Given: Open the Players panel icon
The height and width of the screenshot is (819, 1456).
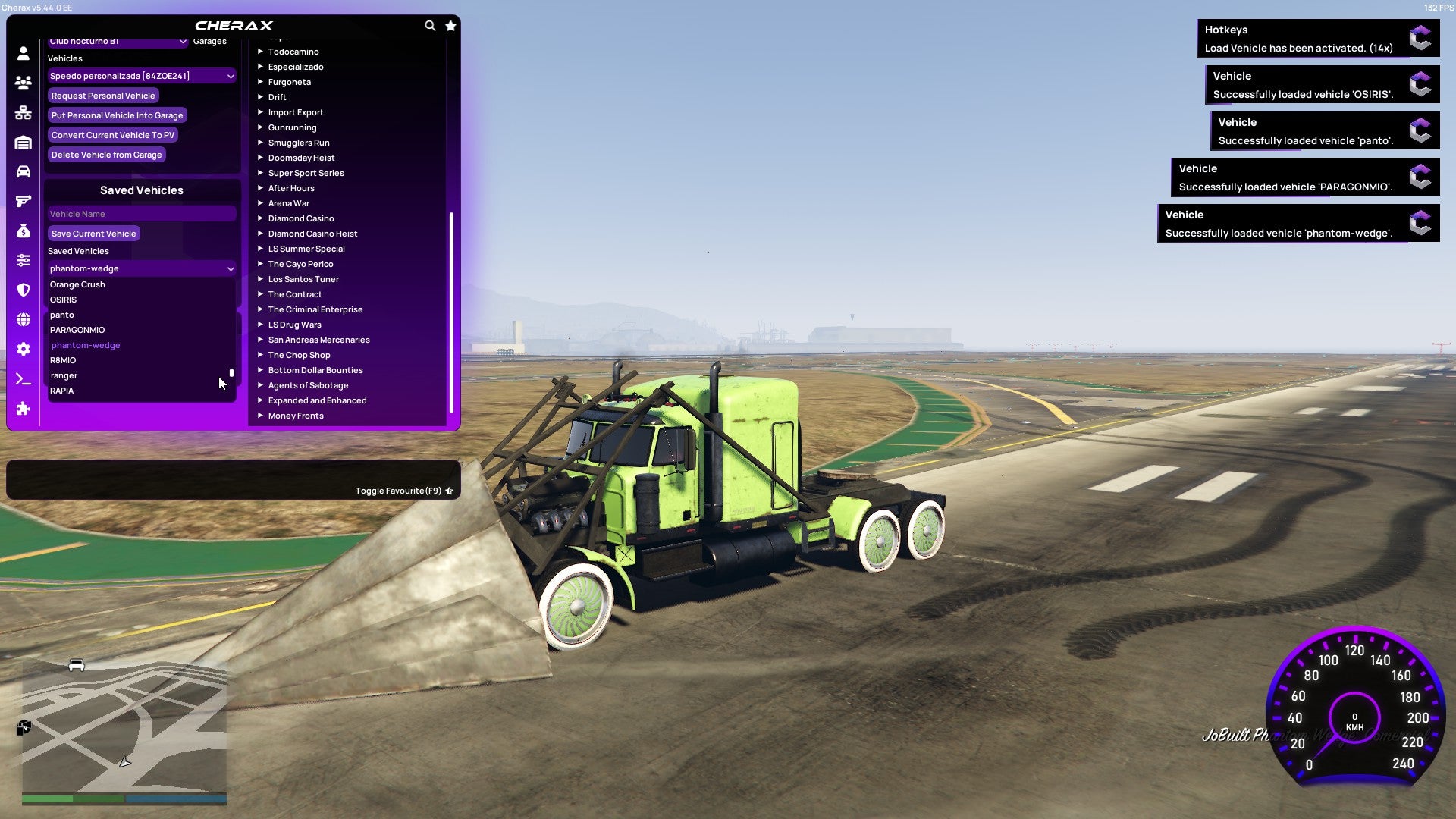Looking at the screenshot, I should click(22, 83).
